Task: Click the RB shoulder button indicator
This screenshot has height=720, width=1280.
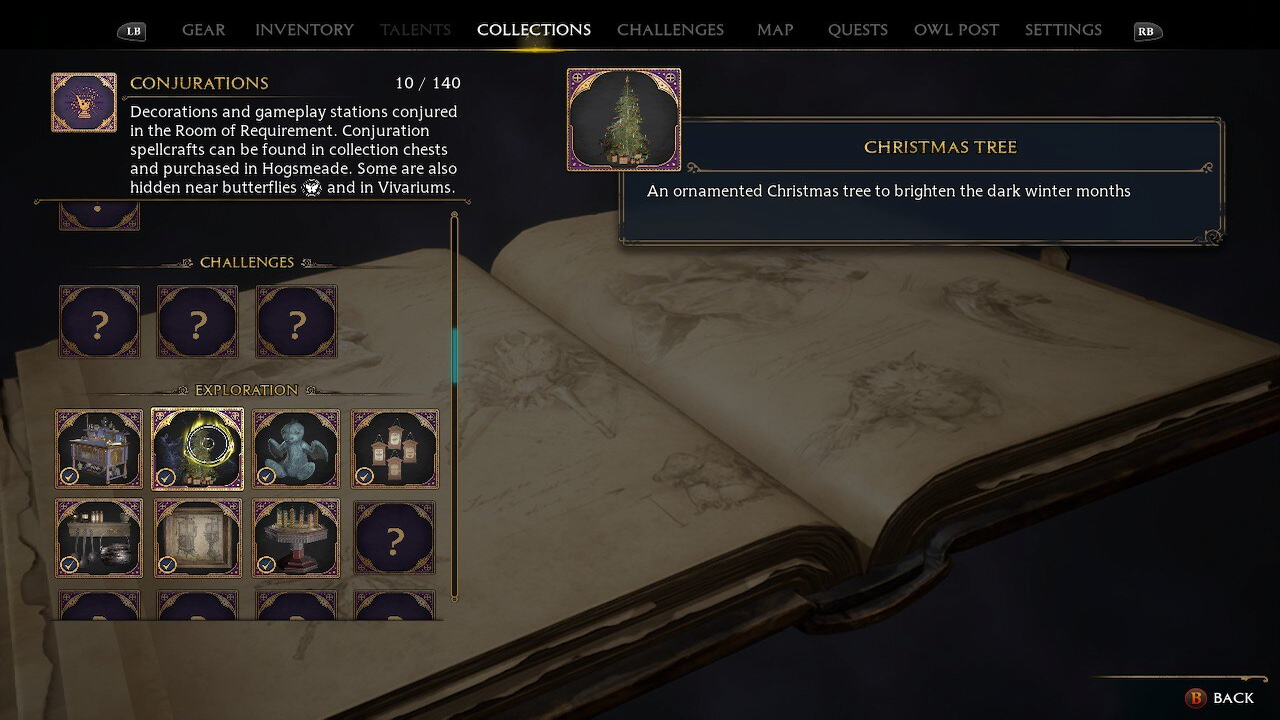Action: [x=1146, y=31]
